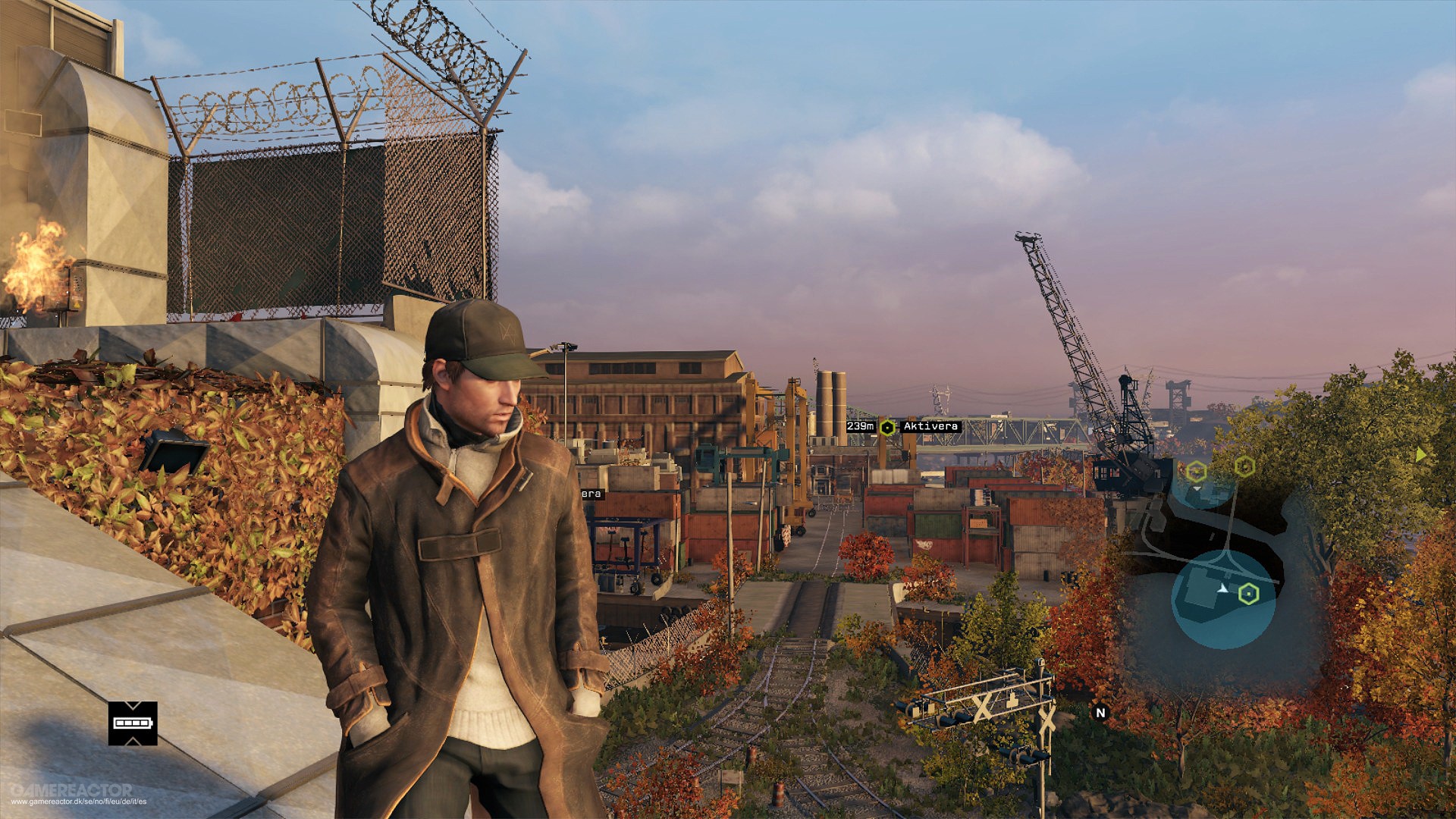1456x819 pixels.
Task: Expand the small white arrow under the minimap hexagons
Action: [1197, 488]
